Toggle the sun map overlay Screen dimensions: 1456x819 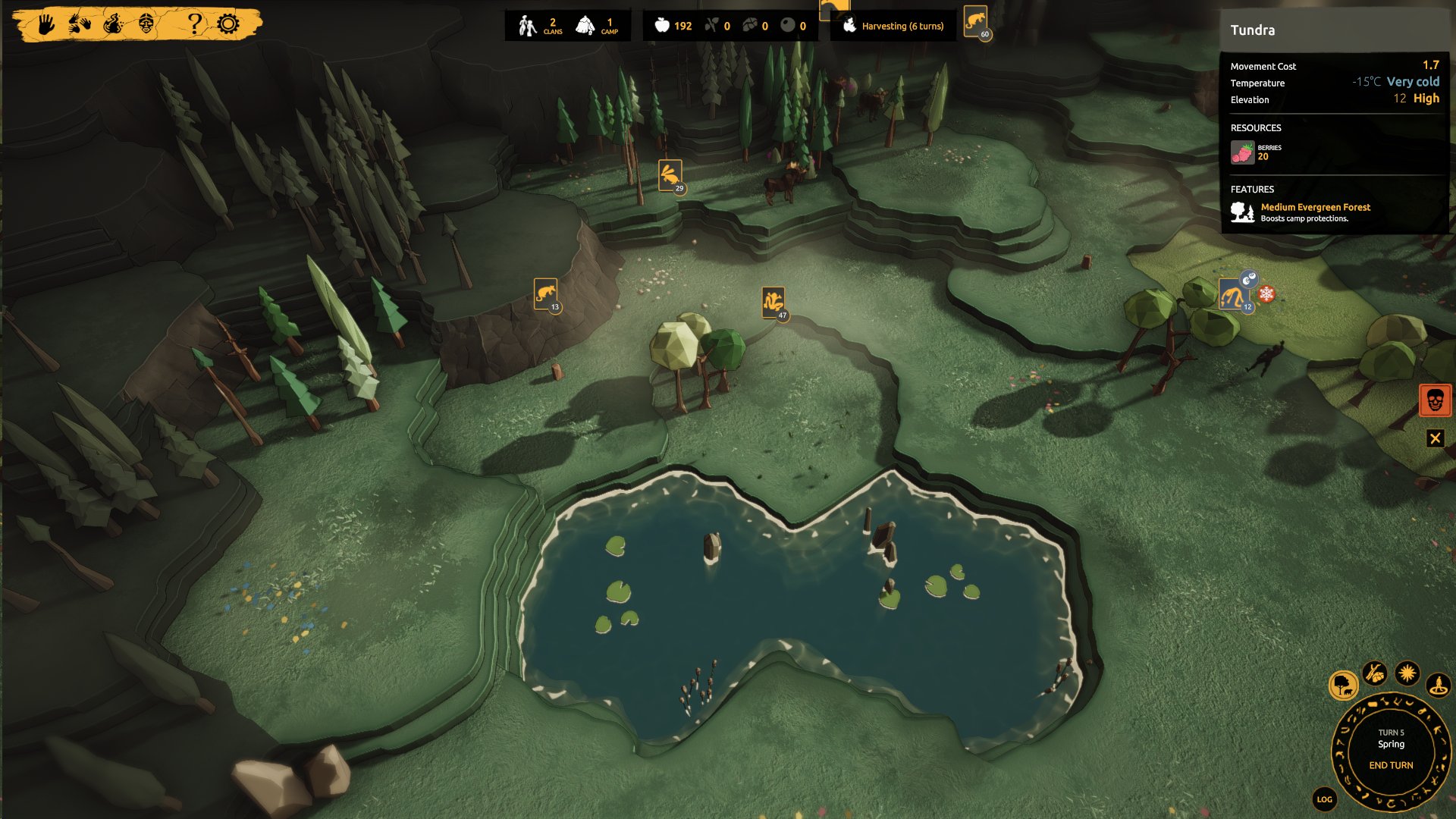[x=1407, y=673]
